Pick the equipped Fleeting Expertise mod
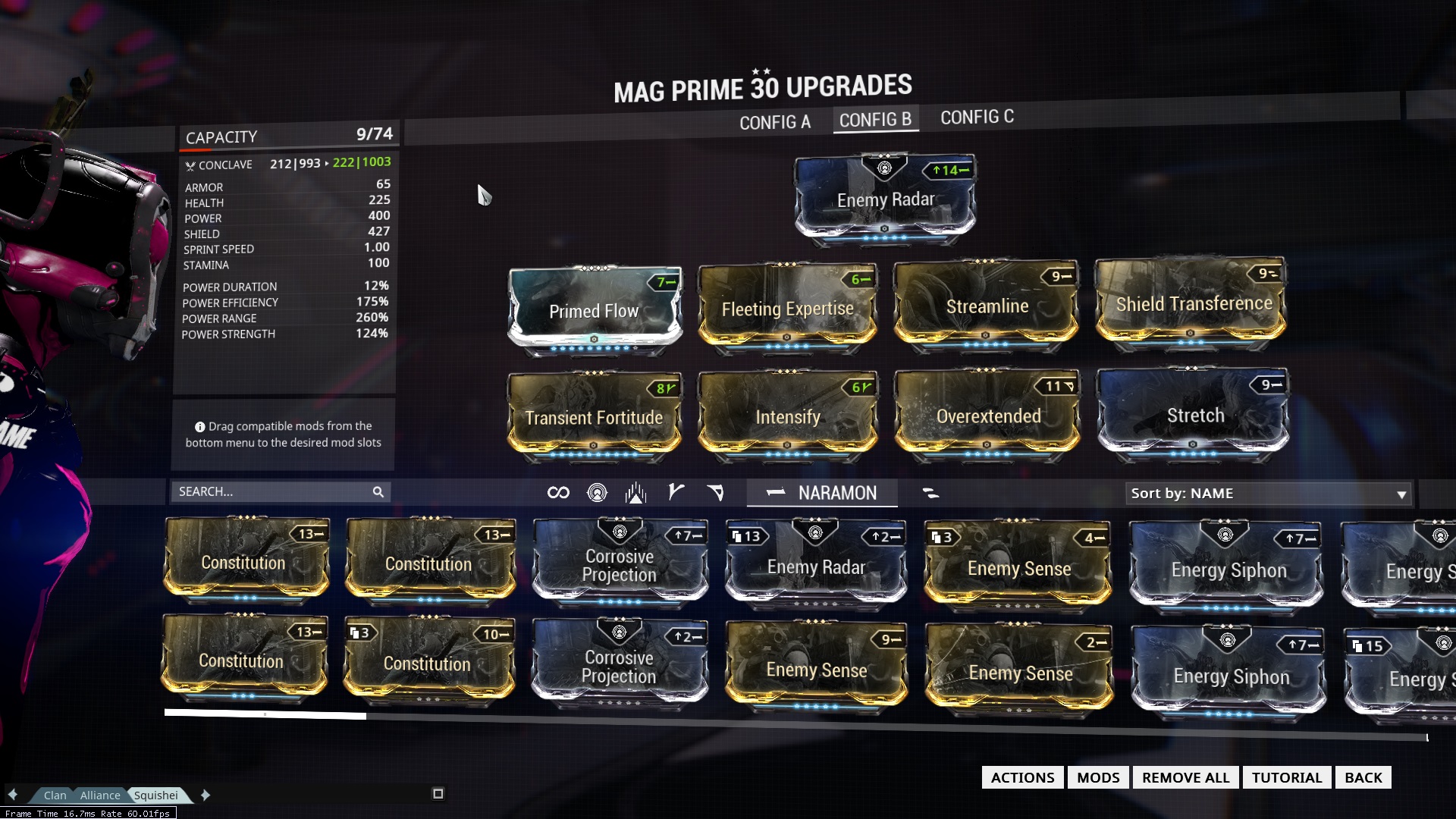 [x=787, y=309]
